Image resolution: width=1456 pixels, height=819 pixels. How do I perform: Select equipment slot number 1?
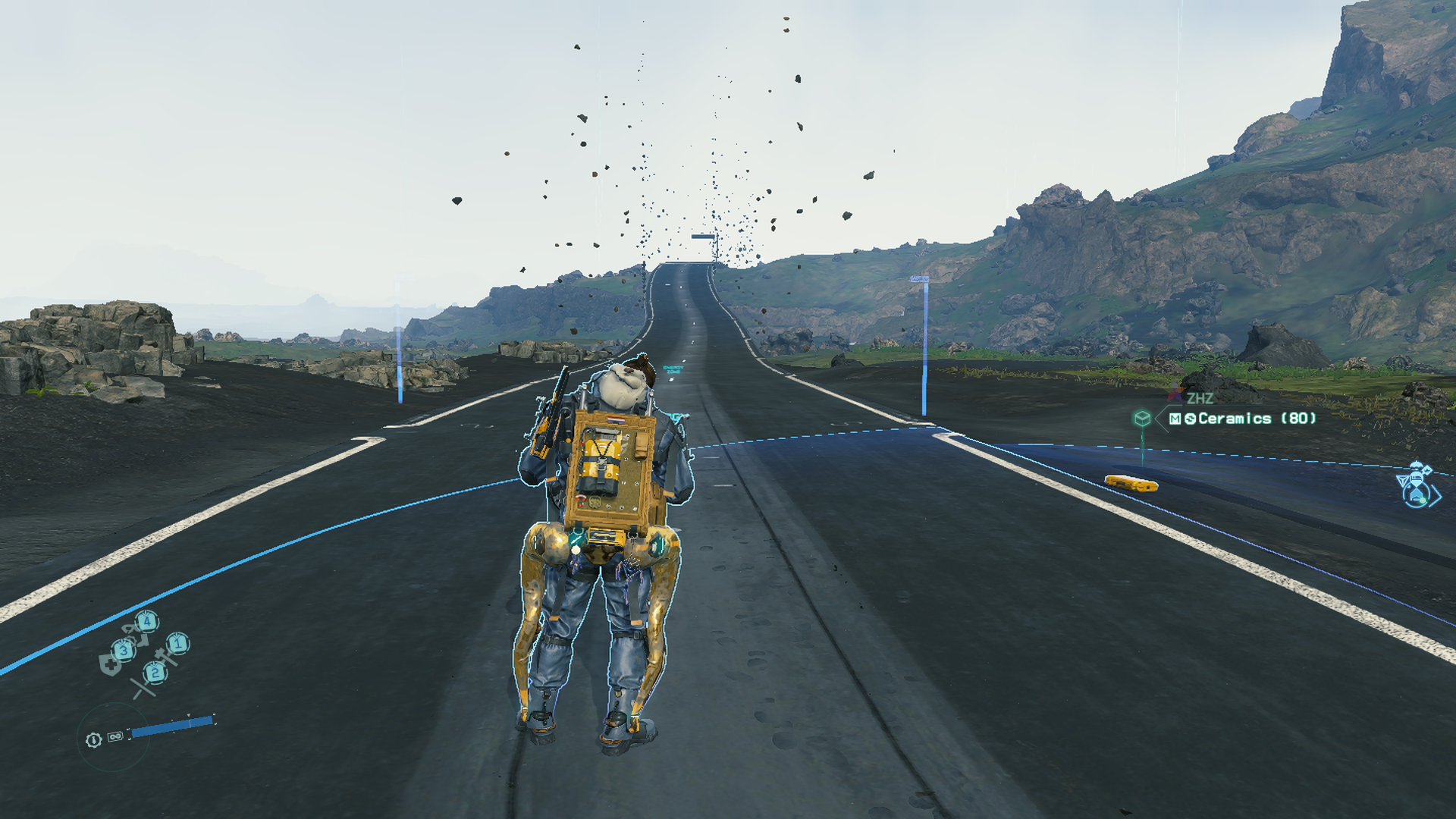click(178, 645)
